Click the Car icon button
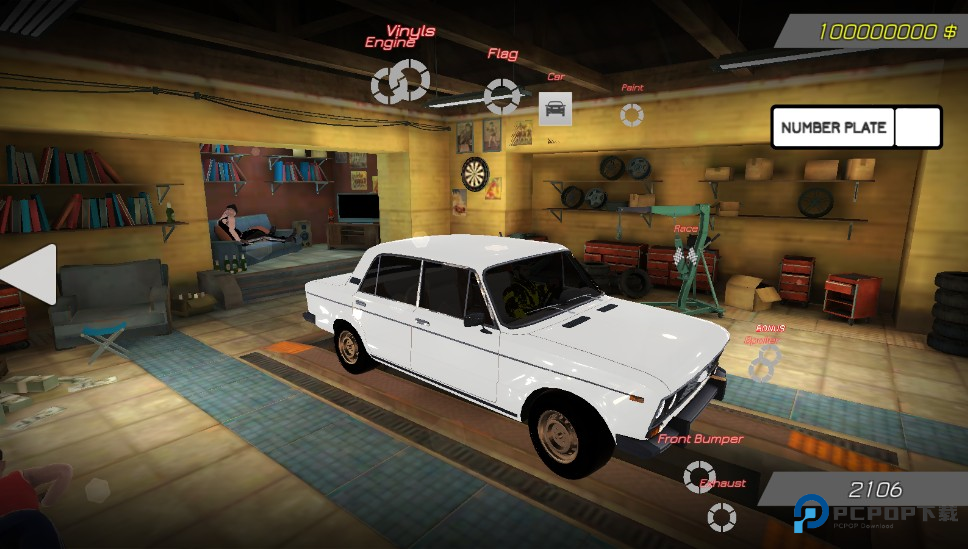The image size is (968, 549). pos(555,108)
